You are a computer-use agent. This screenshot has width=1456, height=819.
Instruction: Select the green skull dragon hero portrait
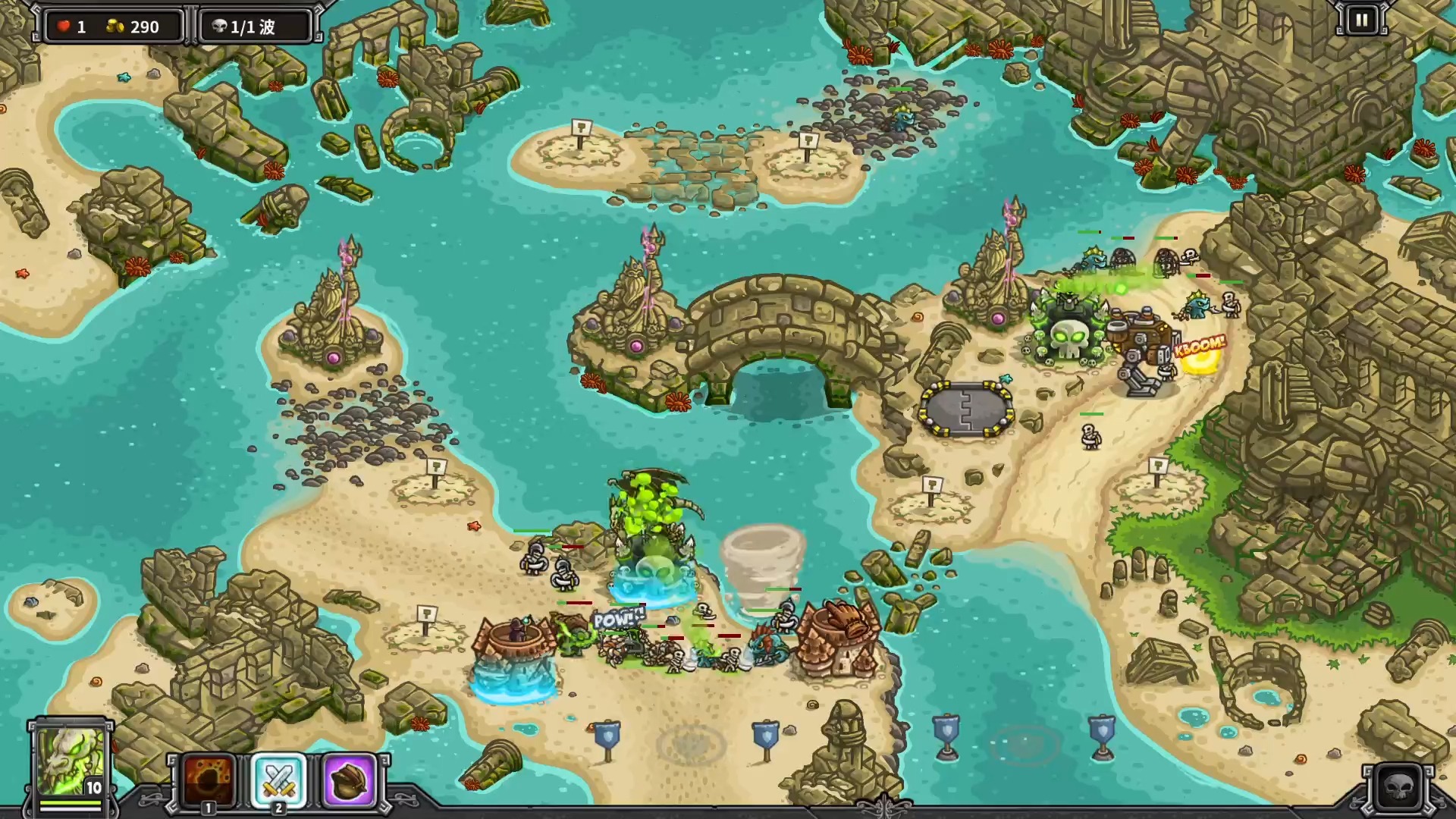pos(70,761)
